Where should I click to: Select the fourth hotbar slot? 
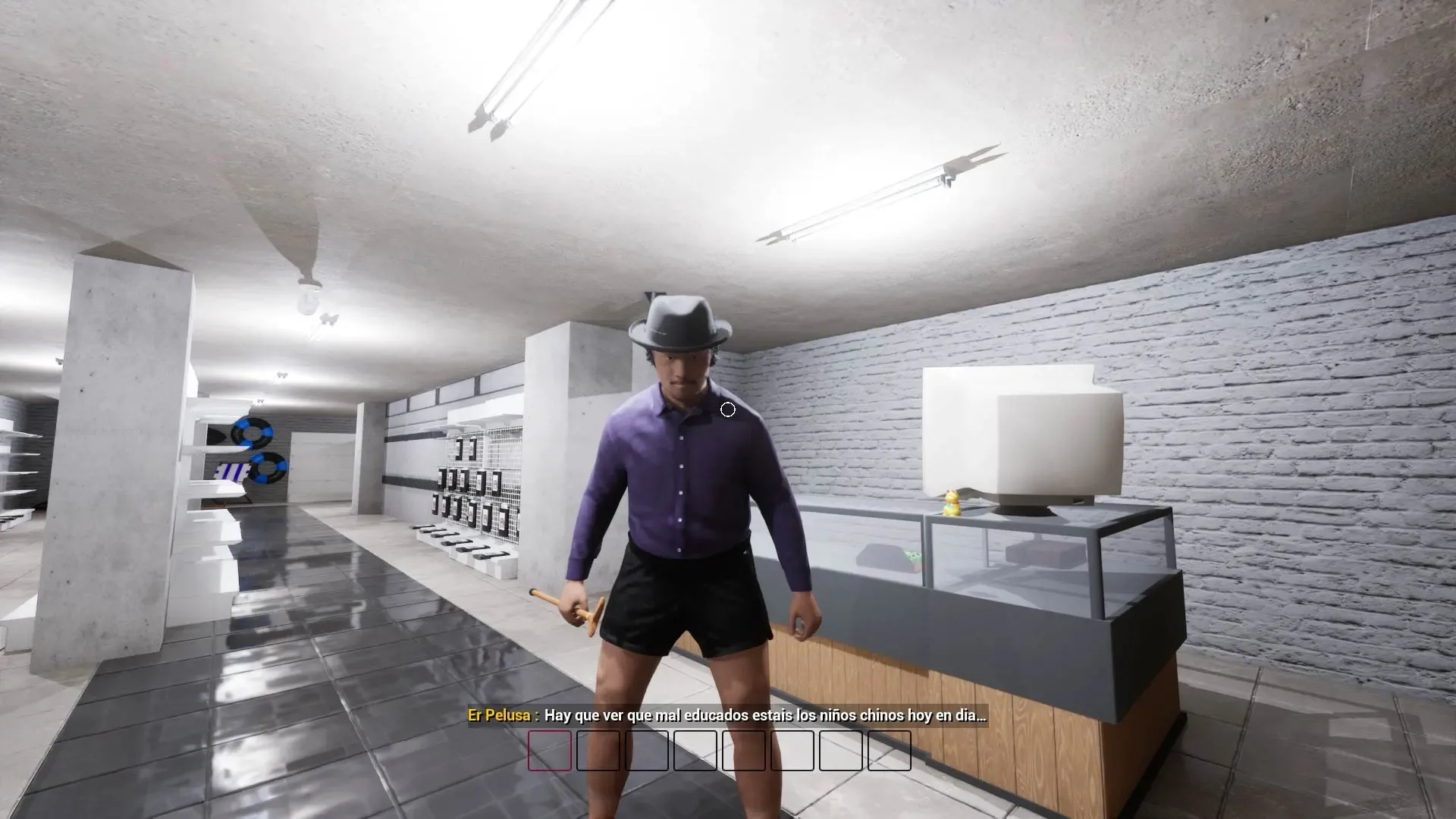pos(696,752)
